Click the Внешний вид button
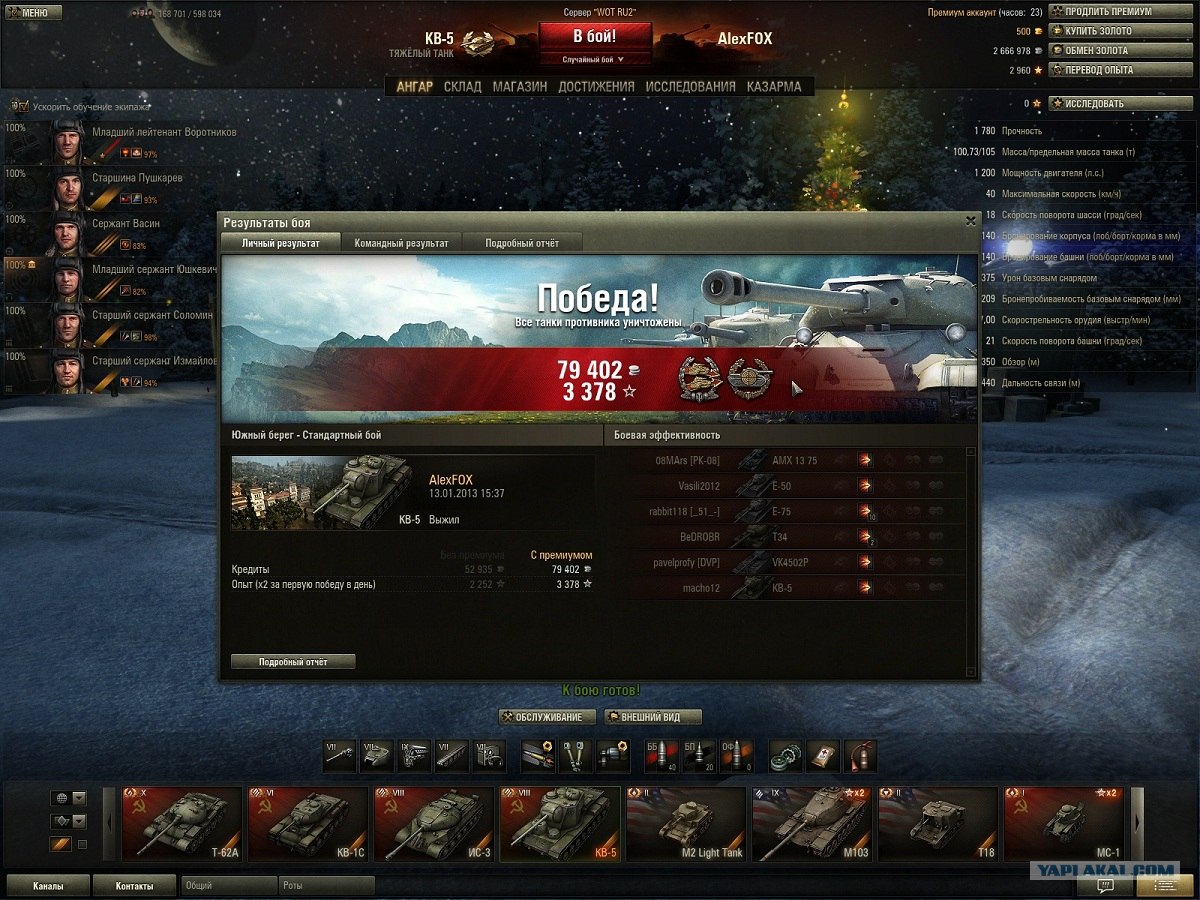 [653, 717]
